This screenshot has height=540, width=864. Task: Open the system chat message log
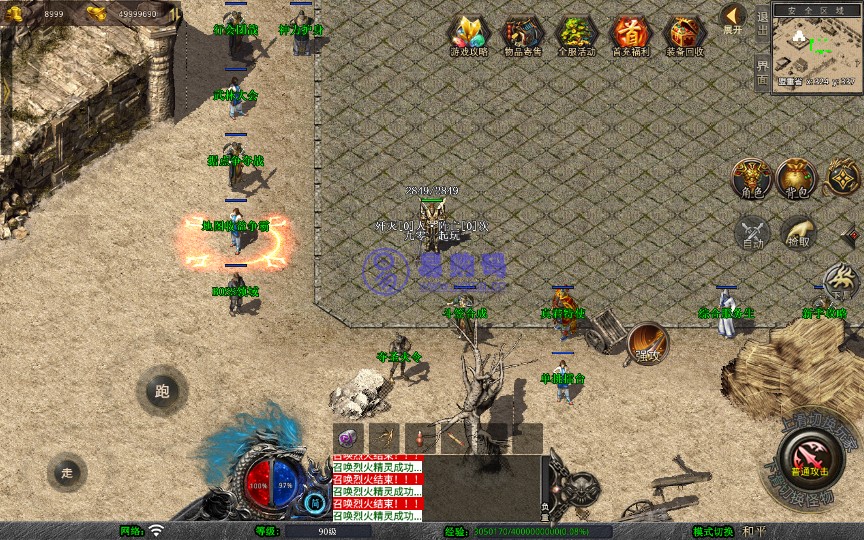click(376, 489)
